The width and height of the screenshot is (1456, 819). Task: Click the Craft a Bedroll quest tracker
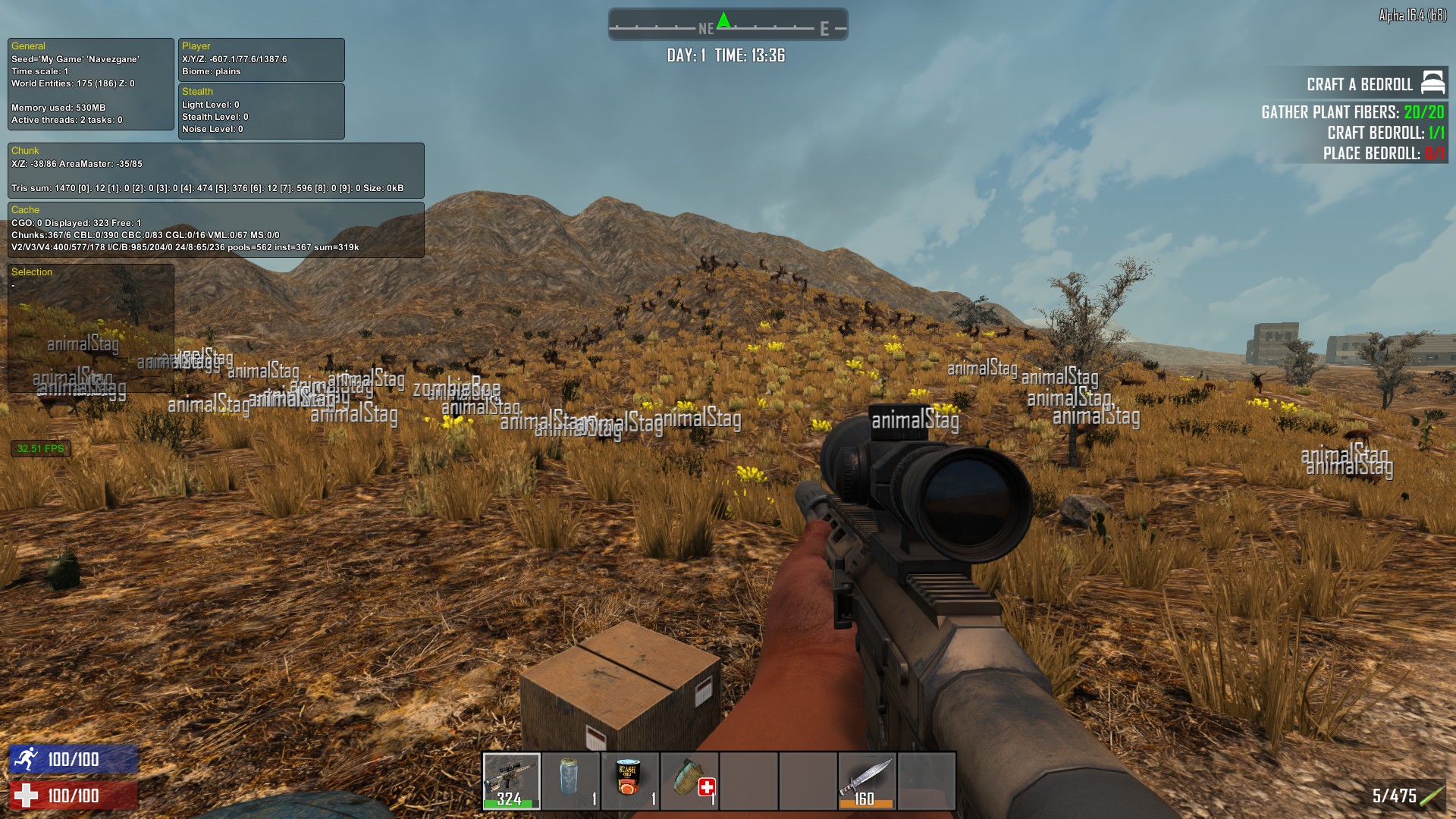[1359, 84]
